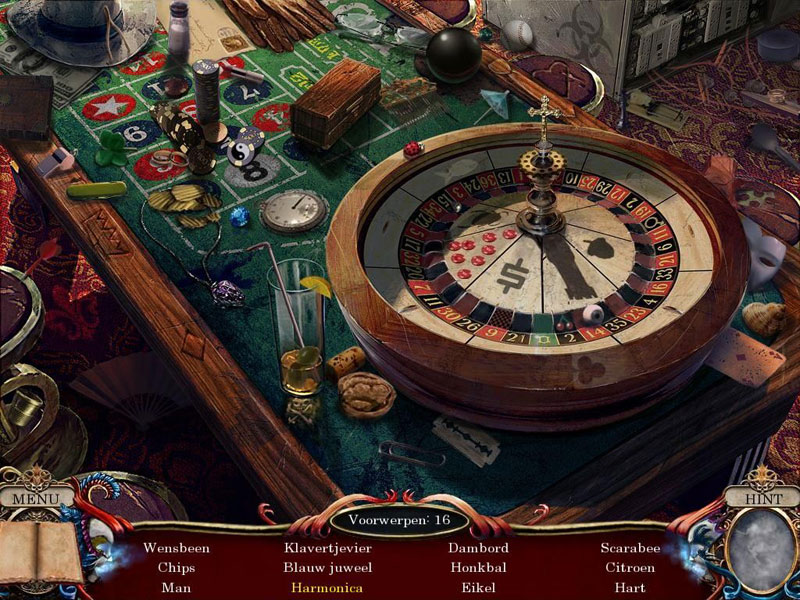The width and height of the screenshot is (800, 600).
Task: Open the journal book
Action: tap(38, 551)
